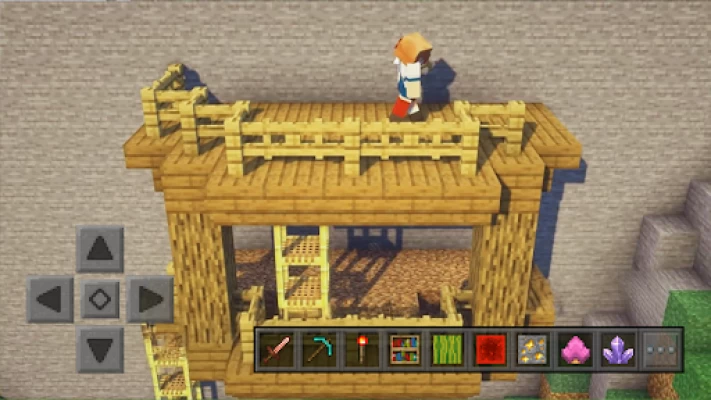Select the red block hotbar slot
Viewport: 711px width, 400px height.
pyautogui.click(x=490, y=349)
